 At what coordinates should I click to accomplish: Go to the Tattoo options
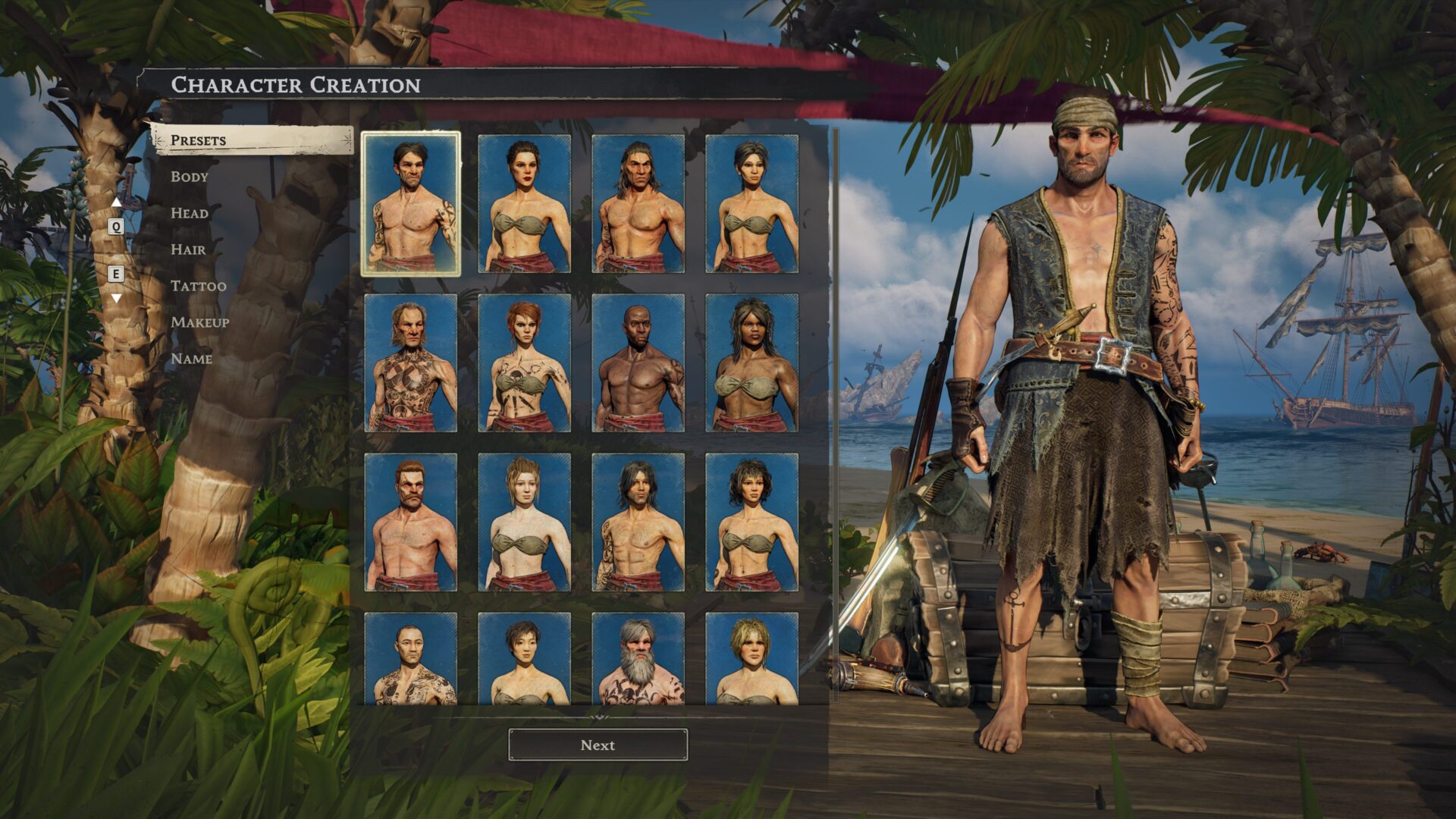(x=199, y=286)
